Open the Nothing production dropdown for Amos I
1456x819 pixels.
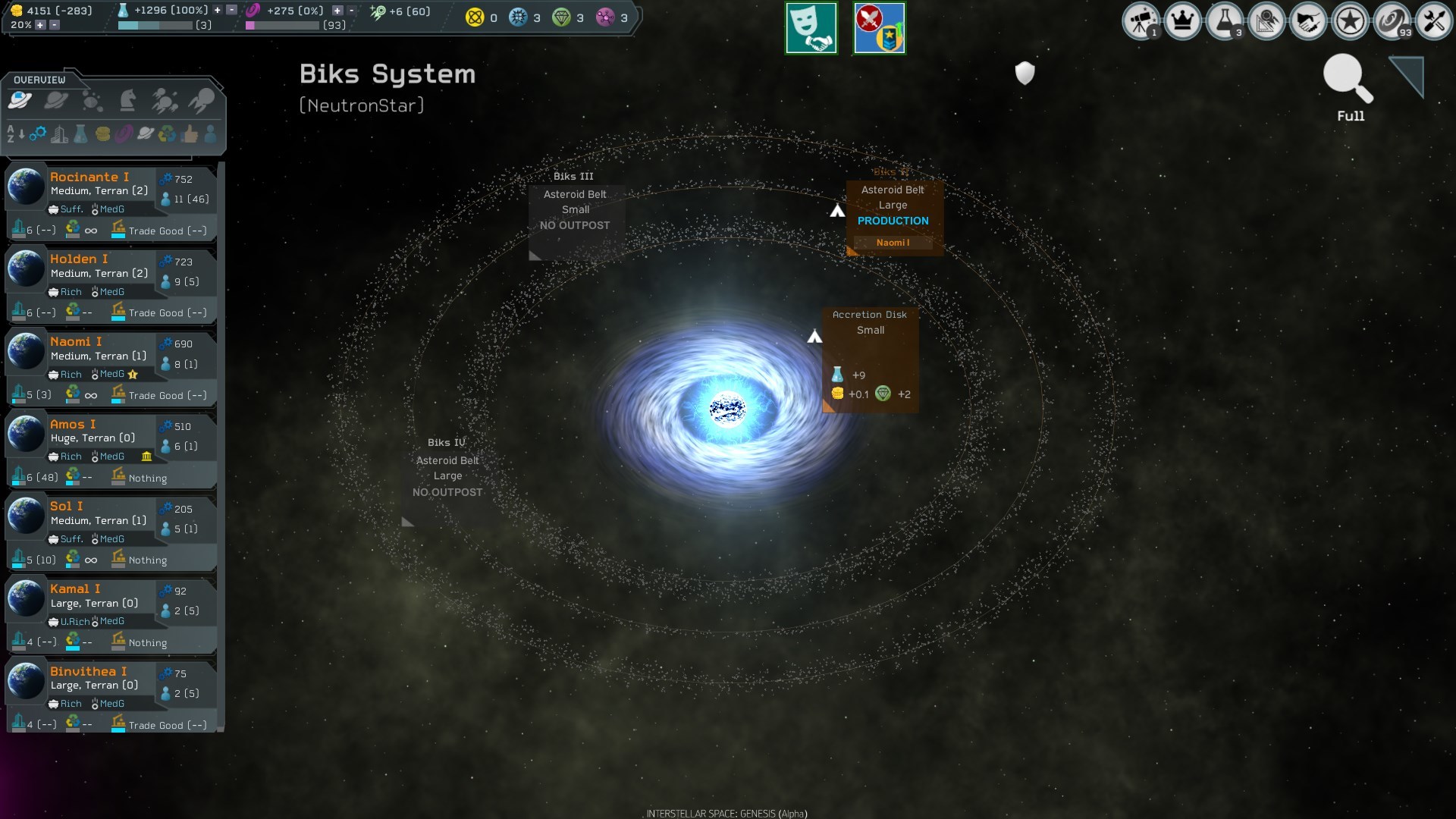pyautogui.click(x=146, y=478)
